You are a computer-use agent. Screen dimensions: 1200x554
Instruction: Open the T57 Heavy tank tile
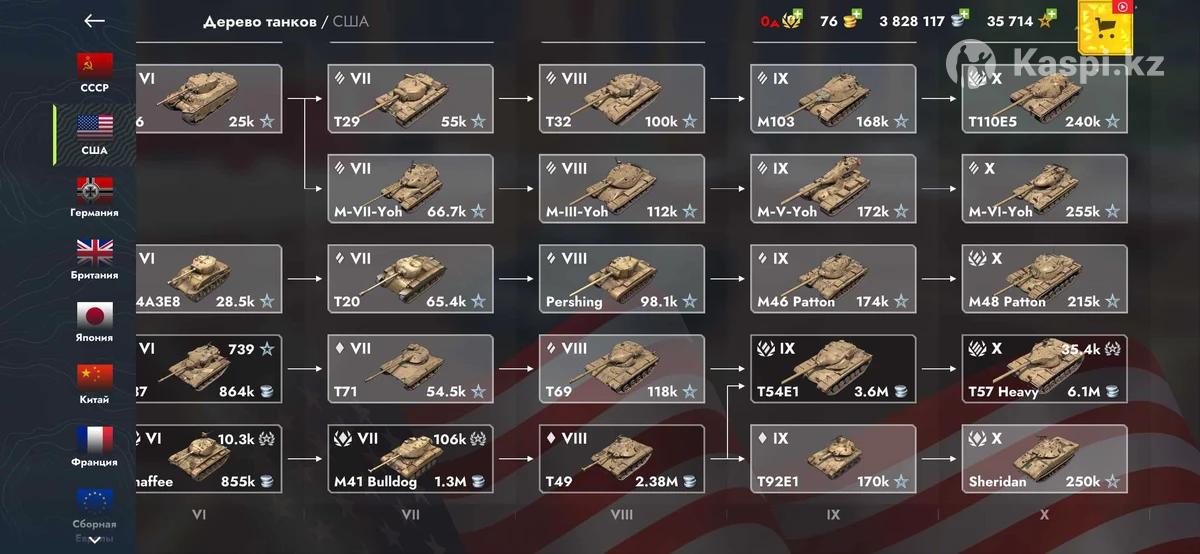(1044, 368)
